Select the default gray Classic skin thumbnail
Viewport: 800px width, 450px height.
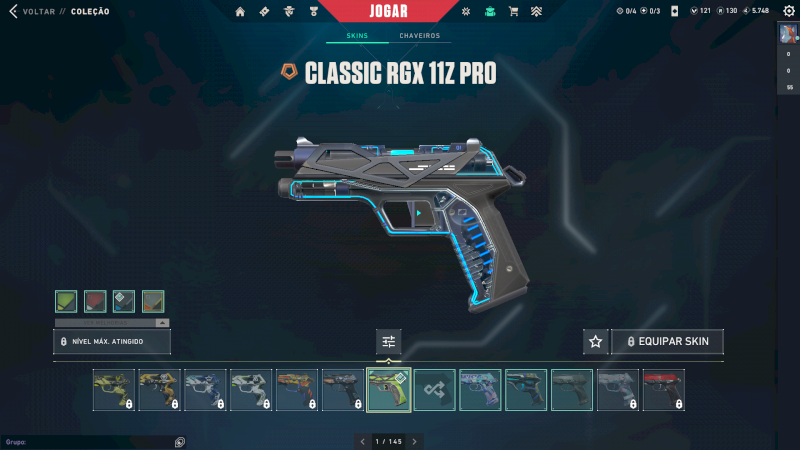(x=572, y=390)
